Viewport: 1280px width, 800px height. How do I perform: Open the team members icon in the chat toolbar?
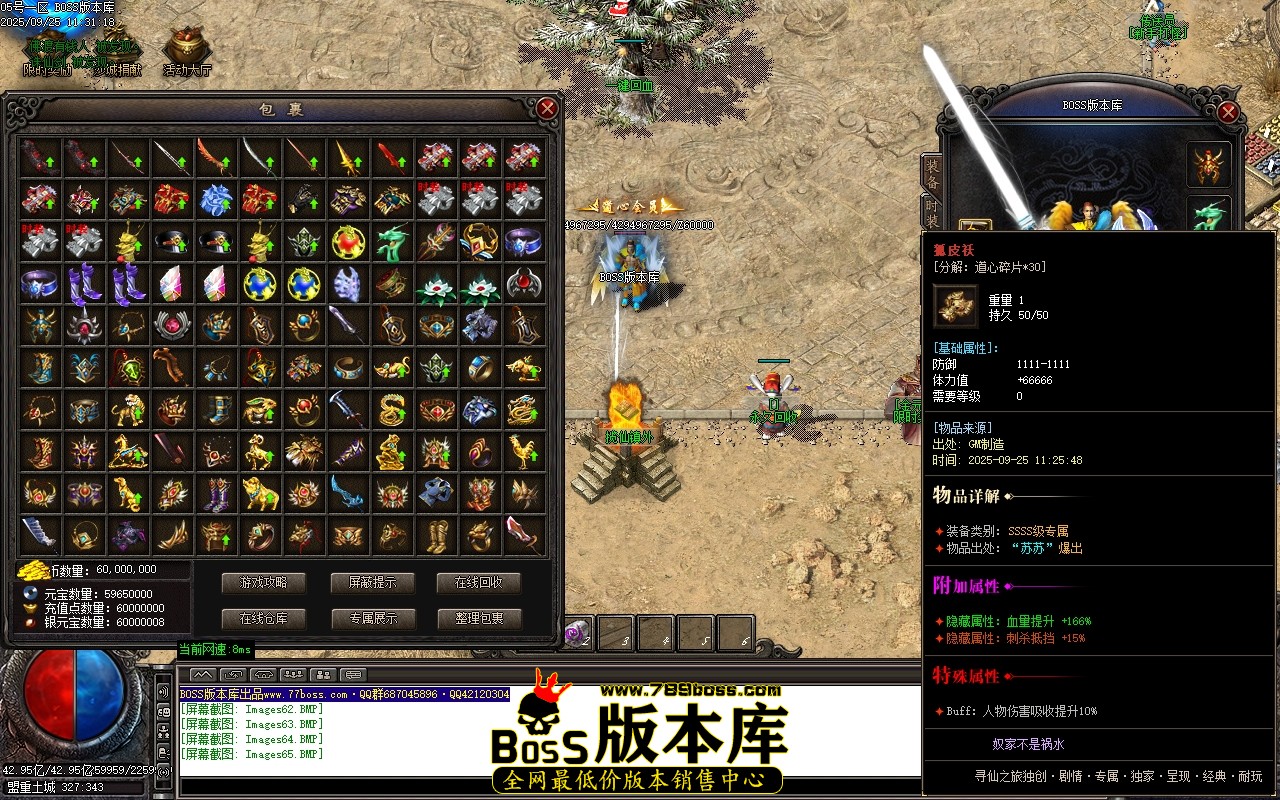point(292,674)
